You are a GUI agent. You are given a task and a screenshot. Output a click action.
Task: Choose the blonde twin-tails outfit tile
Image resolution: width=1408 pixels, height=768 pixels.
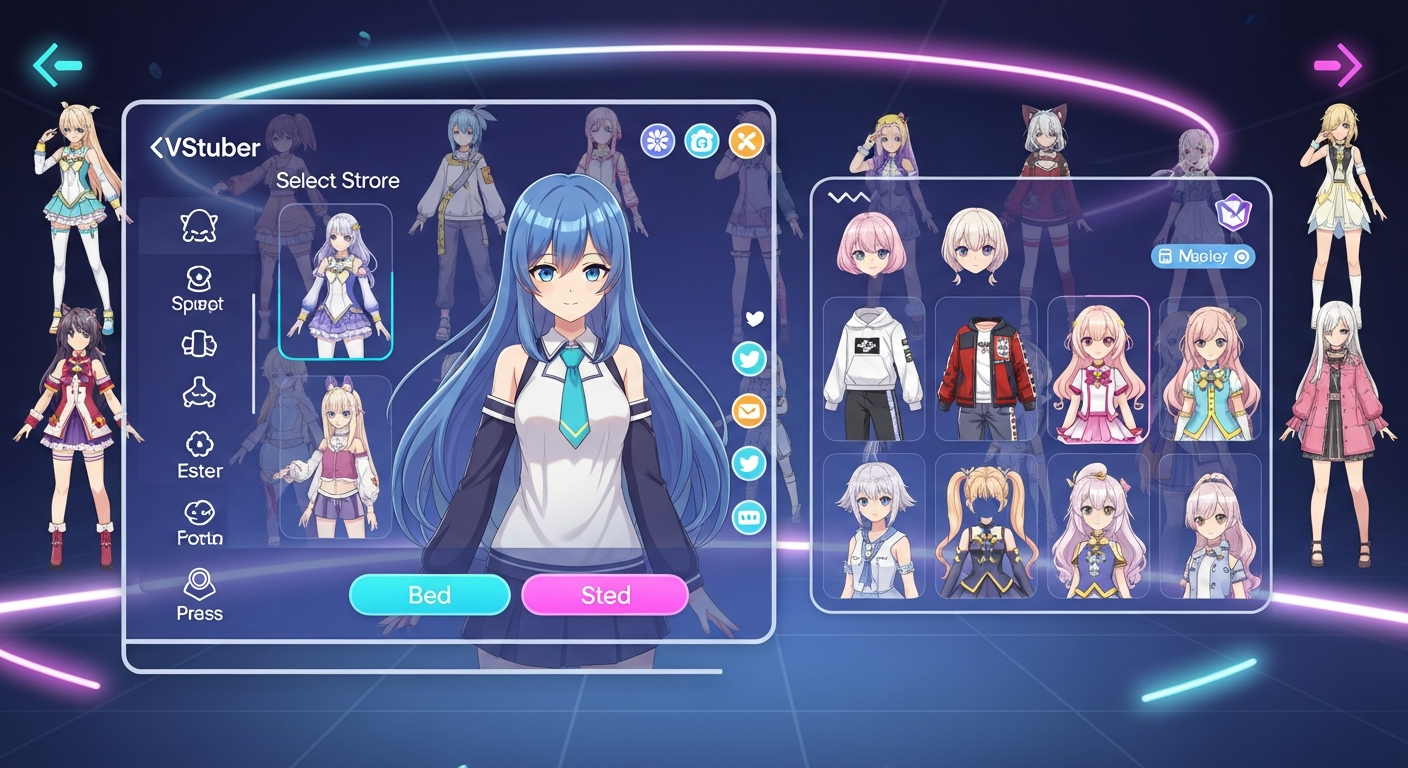coord(985,527)
